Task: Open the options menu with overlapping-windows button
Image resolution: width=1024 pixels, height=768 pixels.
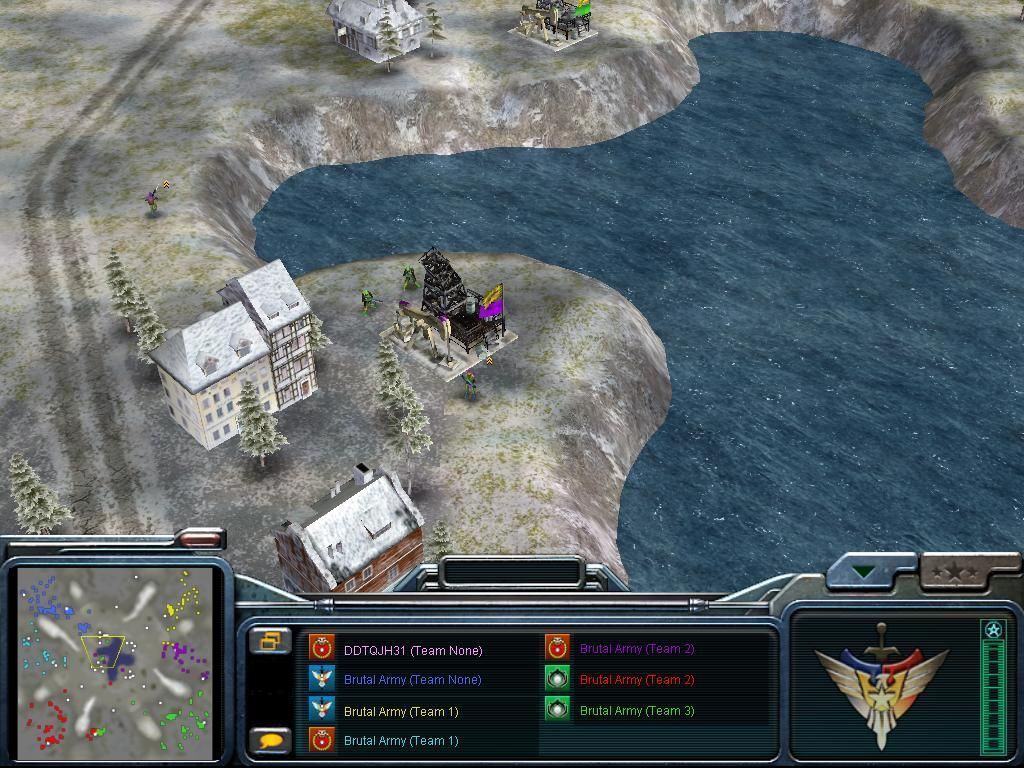Action: (x=272, y=641)
